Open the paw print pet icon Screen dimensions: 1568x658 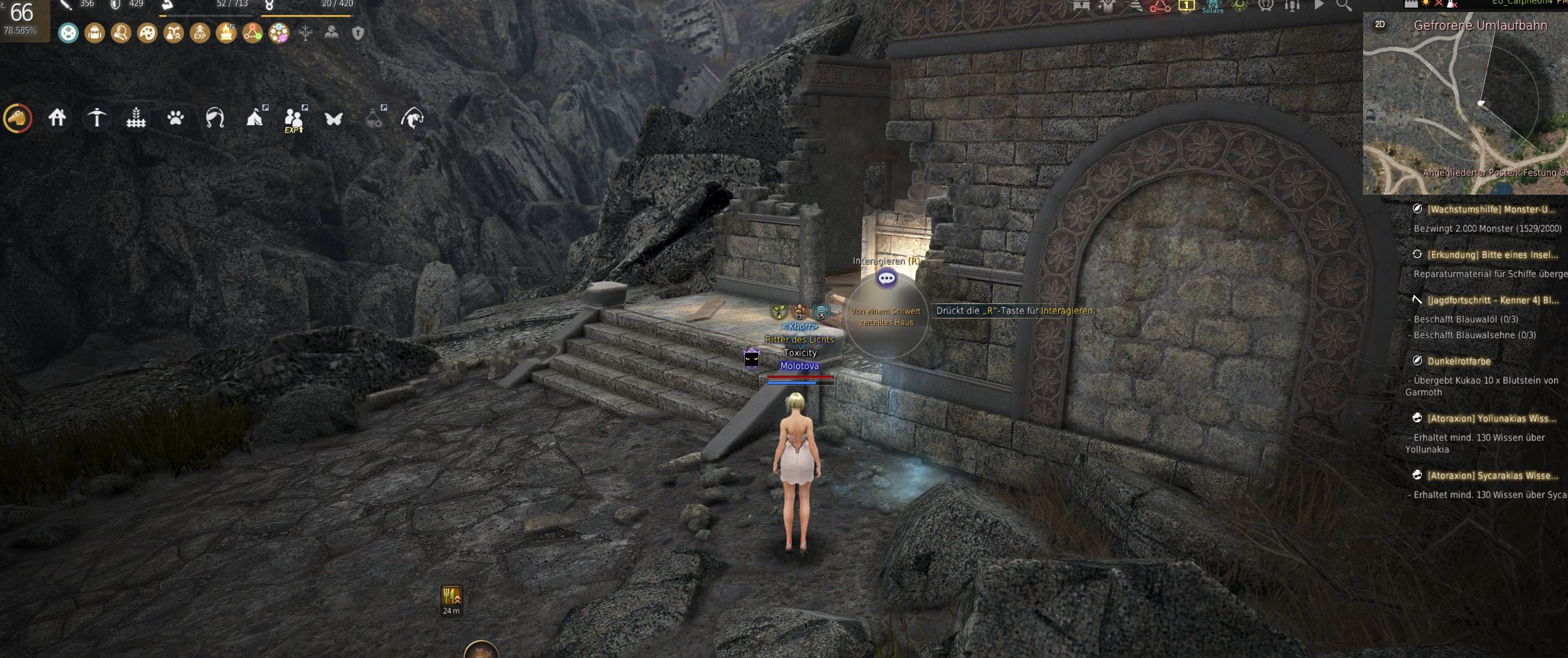[176, 118]
